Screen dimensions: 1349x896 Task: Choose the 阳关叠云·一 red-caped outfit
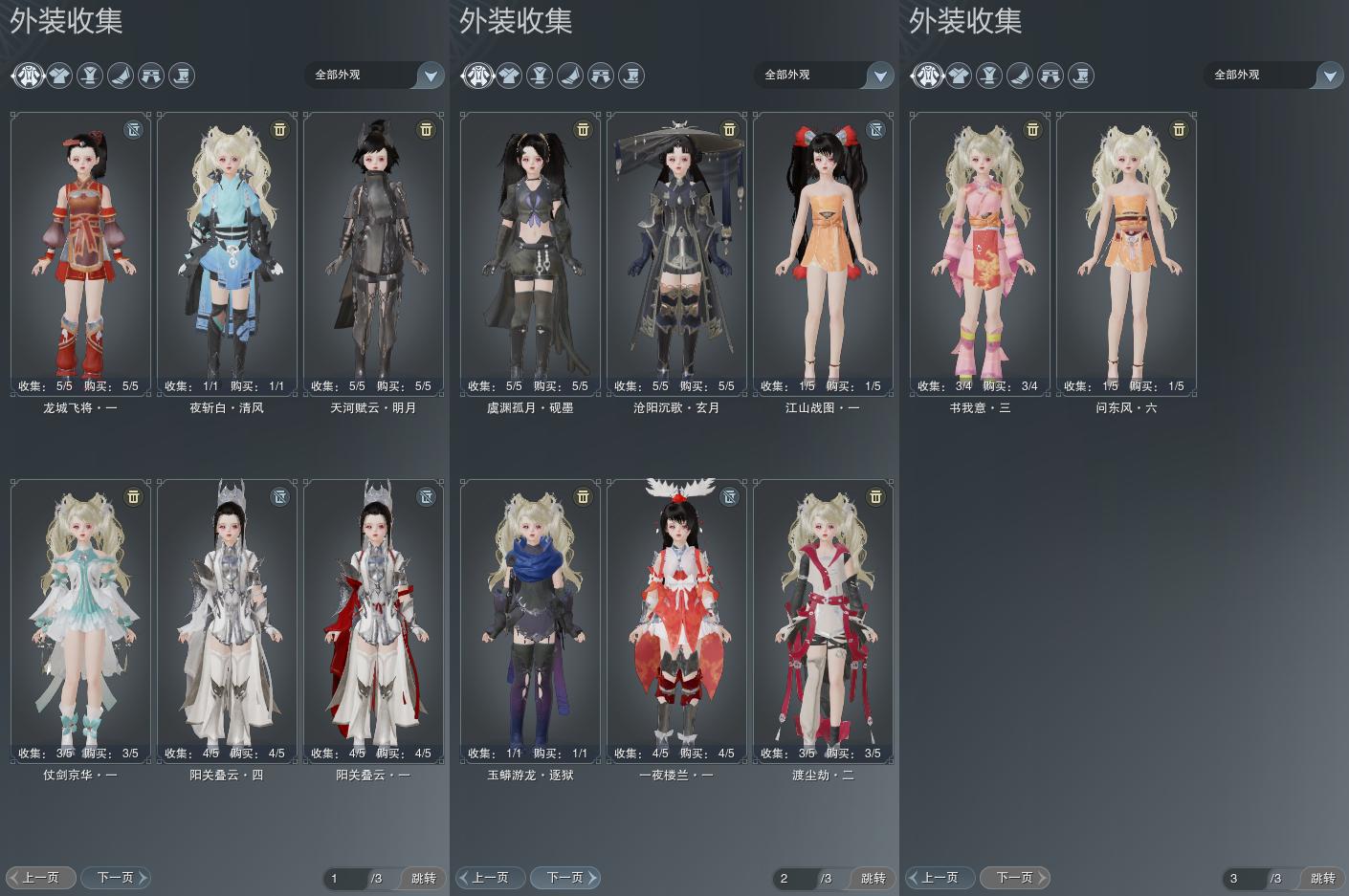[x=373, y=621]
